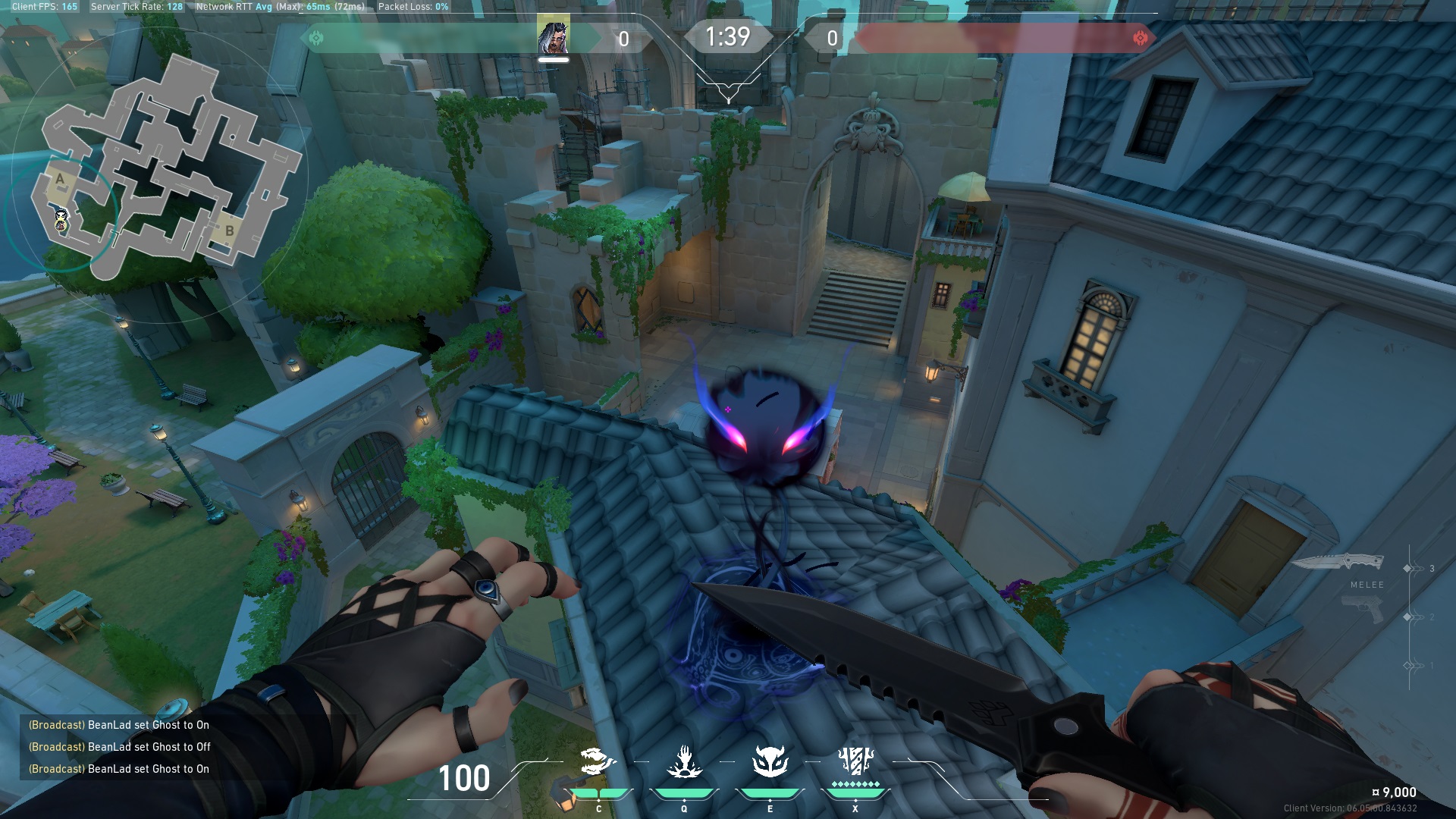Image resolution: width=1456 pixels, height=819 pixels.
Task: Select the A site label on minimap
Action: point(60,179)
